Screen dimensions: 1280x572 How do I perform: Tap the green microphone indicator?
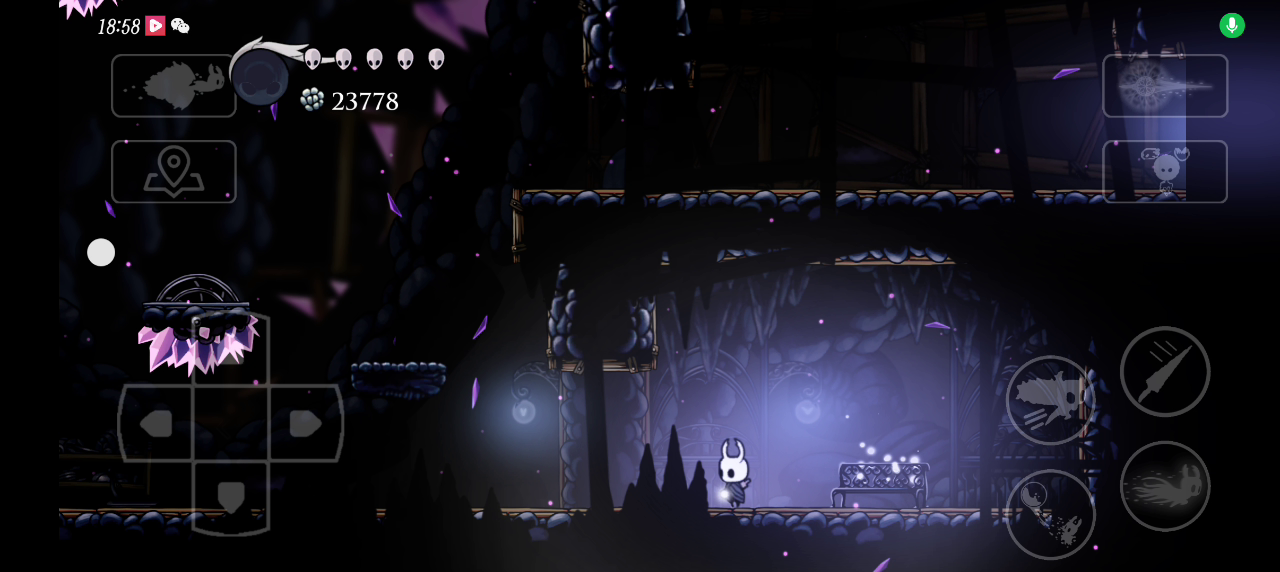coord(1232,26)
